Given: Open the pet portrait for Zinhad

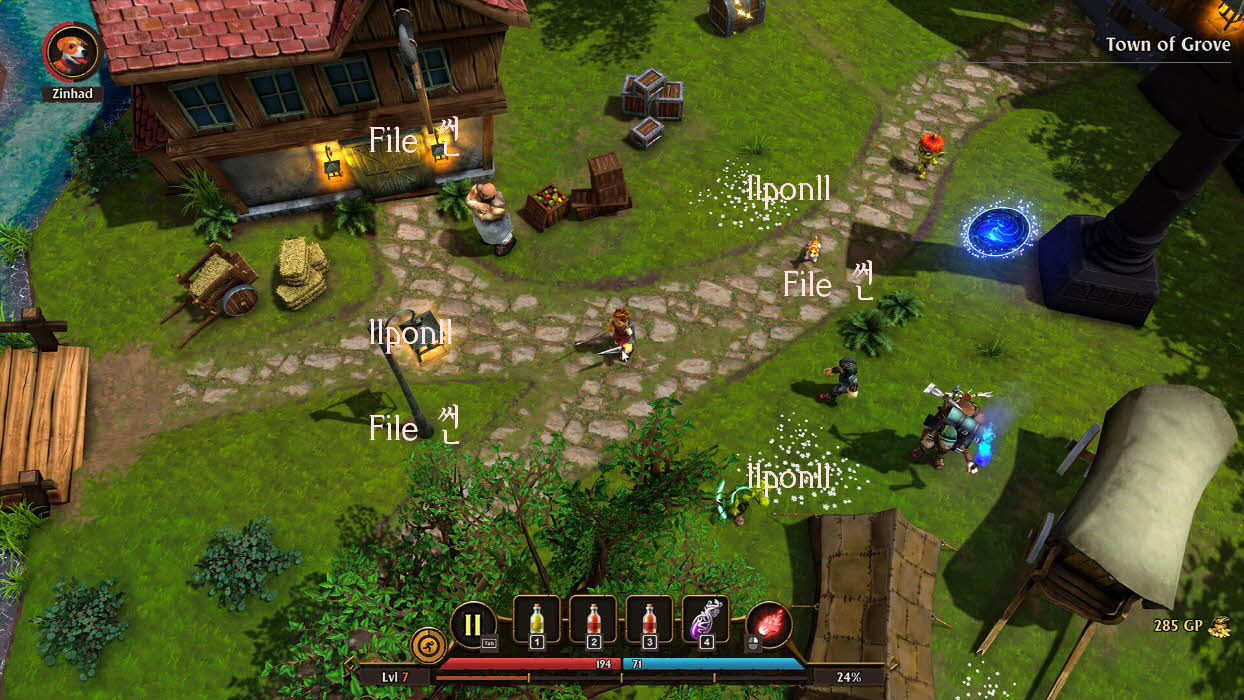Looking at the screenshot, I should [72, 51].
